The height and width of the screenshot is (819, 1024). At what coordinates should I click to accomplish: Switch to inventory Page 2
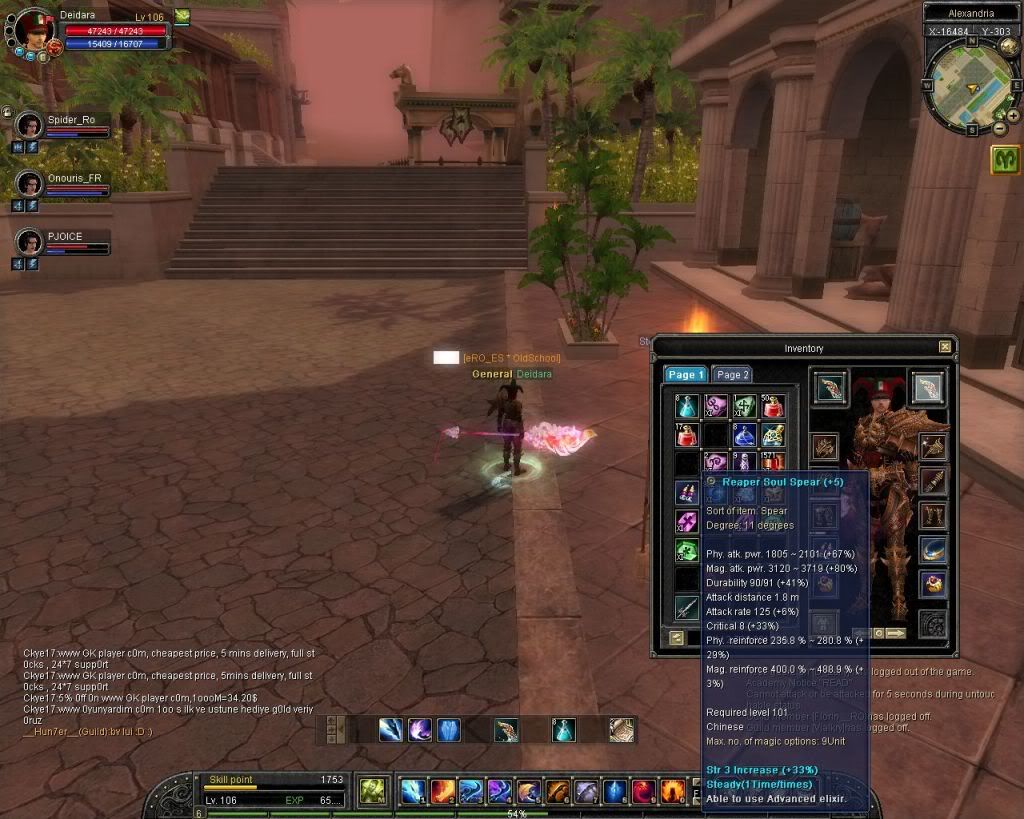pyautogui.click(x=733, y=375)
